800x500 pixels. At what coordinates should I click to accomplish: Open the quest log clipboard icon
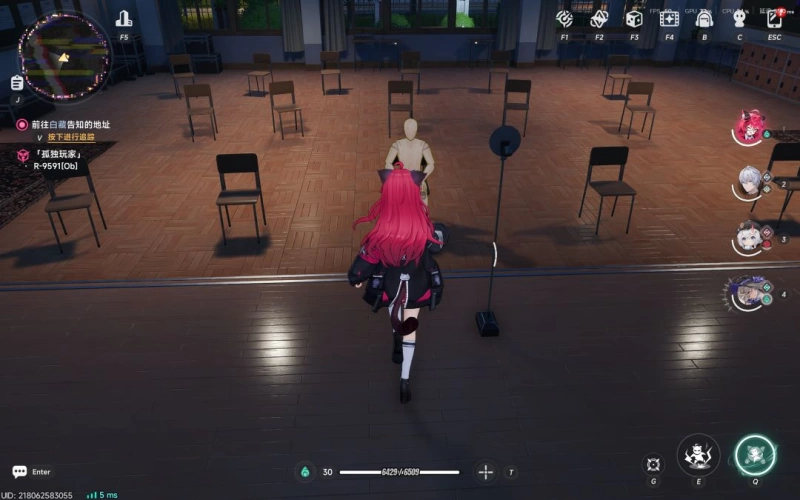coord(17,83)
